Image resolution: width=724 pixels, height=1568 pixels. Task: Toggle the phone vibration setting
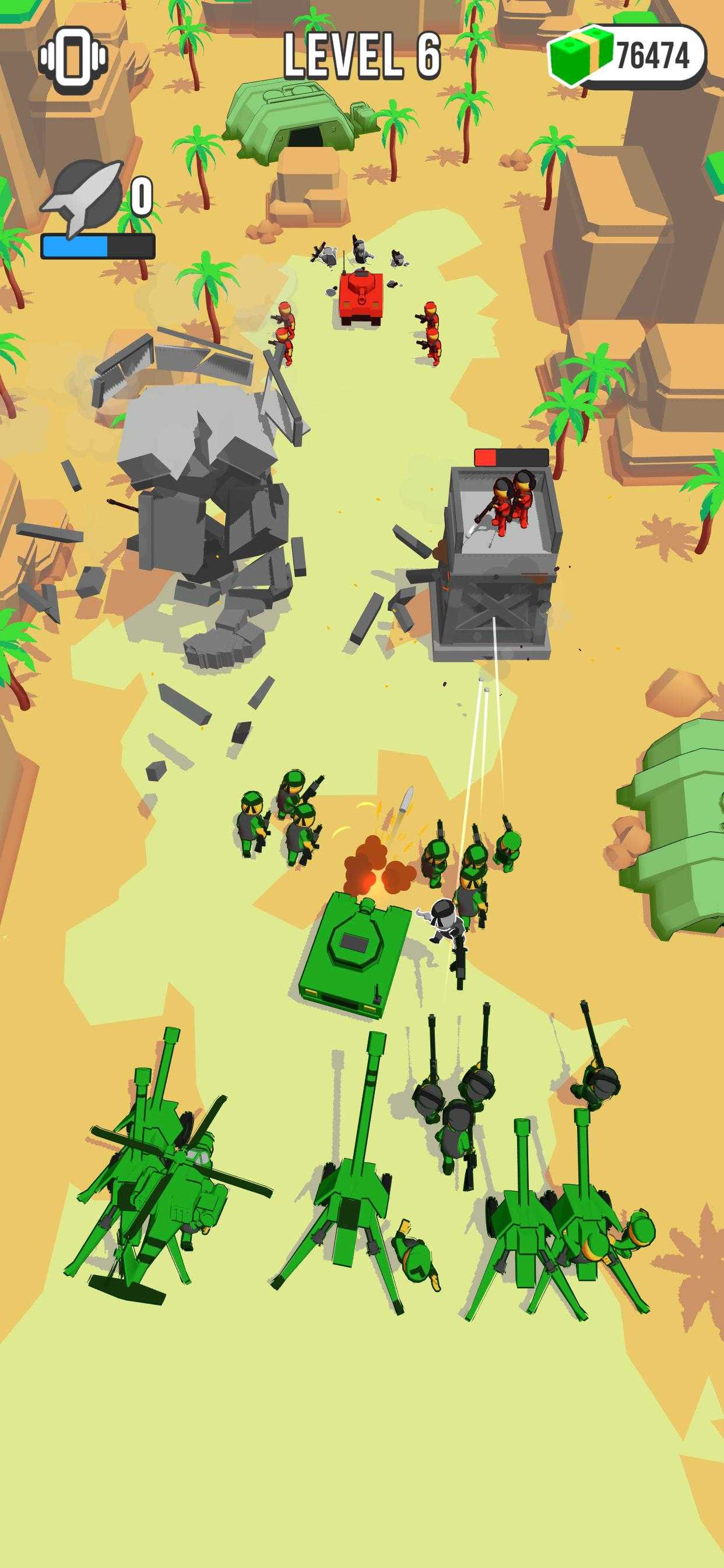point(73,58)
